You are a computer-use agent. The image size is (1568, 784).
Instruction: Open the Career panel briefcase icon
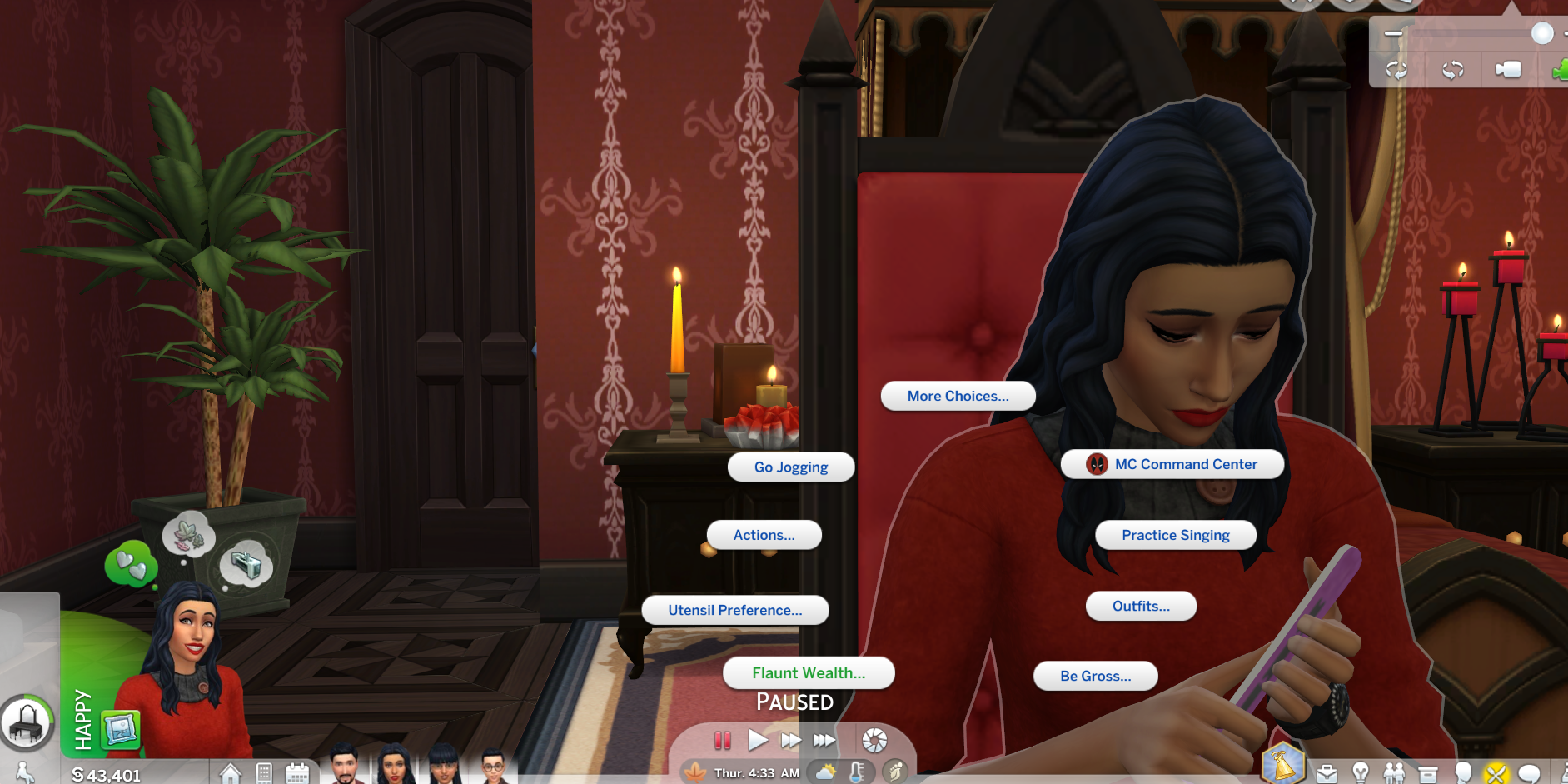point(1328,773)
